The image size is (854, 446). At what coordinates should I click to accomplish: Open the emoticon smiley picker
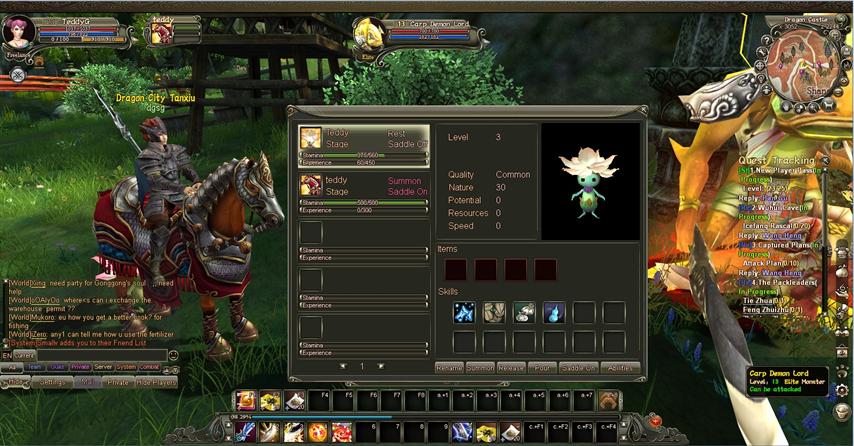(x=174, y=355)
